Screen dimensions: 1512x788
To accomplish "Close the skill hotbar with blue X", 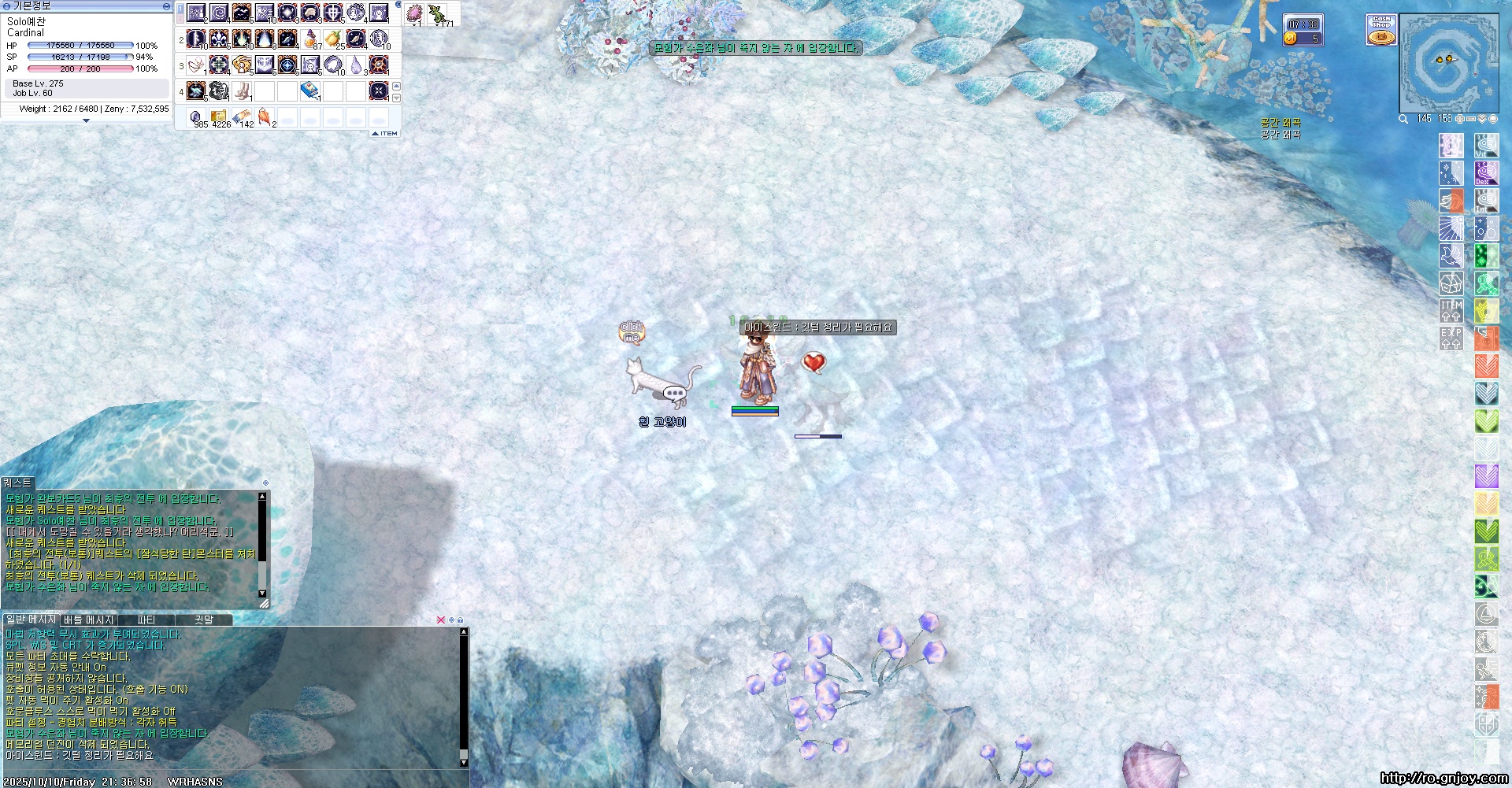I will tap(398, 6).
